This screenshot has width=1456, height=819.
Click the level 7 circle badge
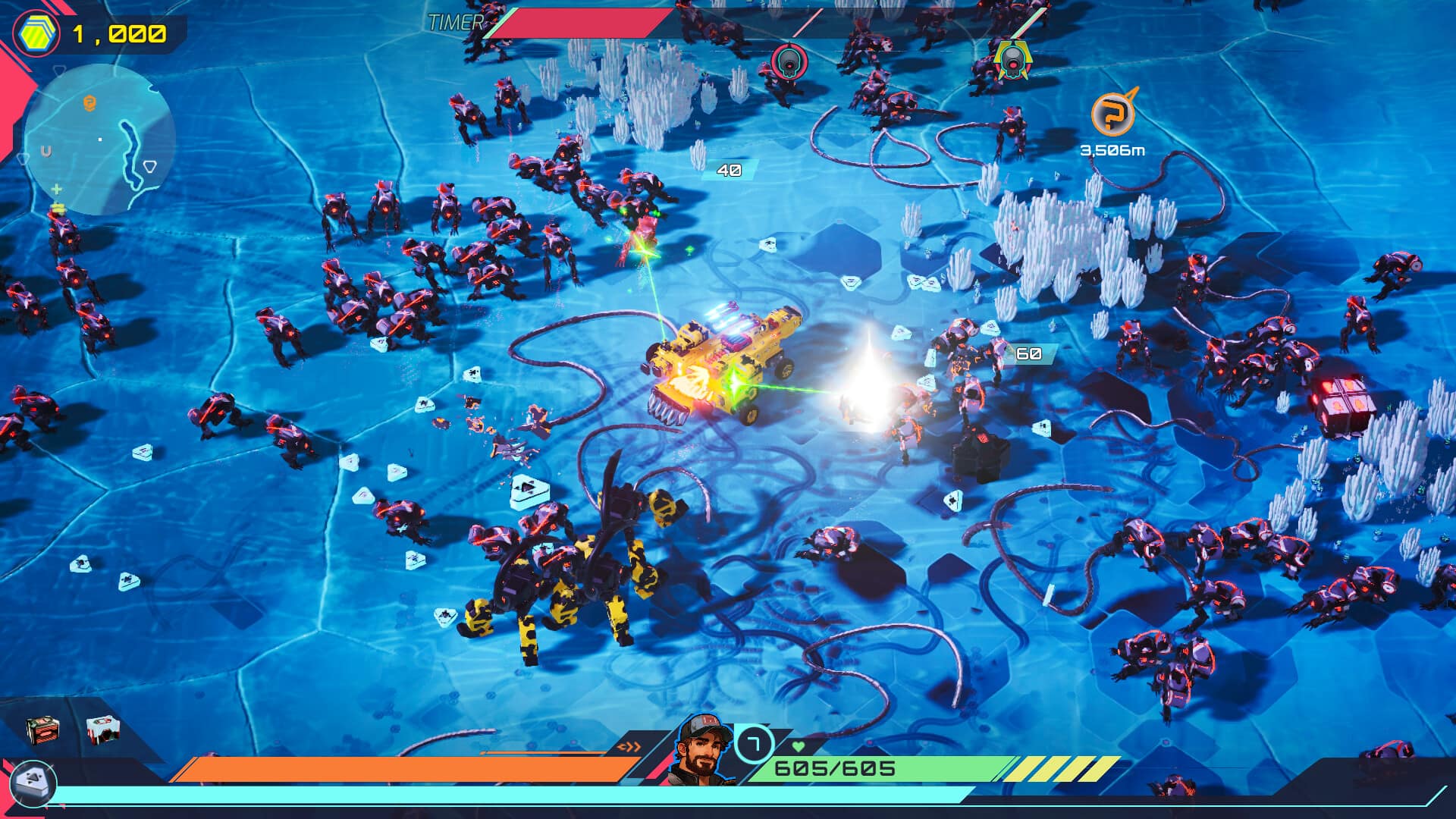(754, 744)
